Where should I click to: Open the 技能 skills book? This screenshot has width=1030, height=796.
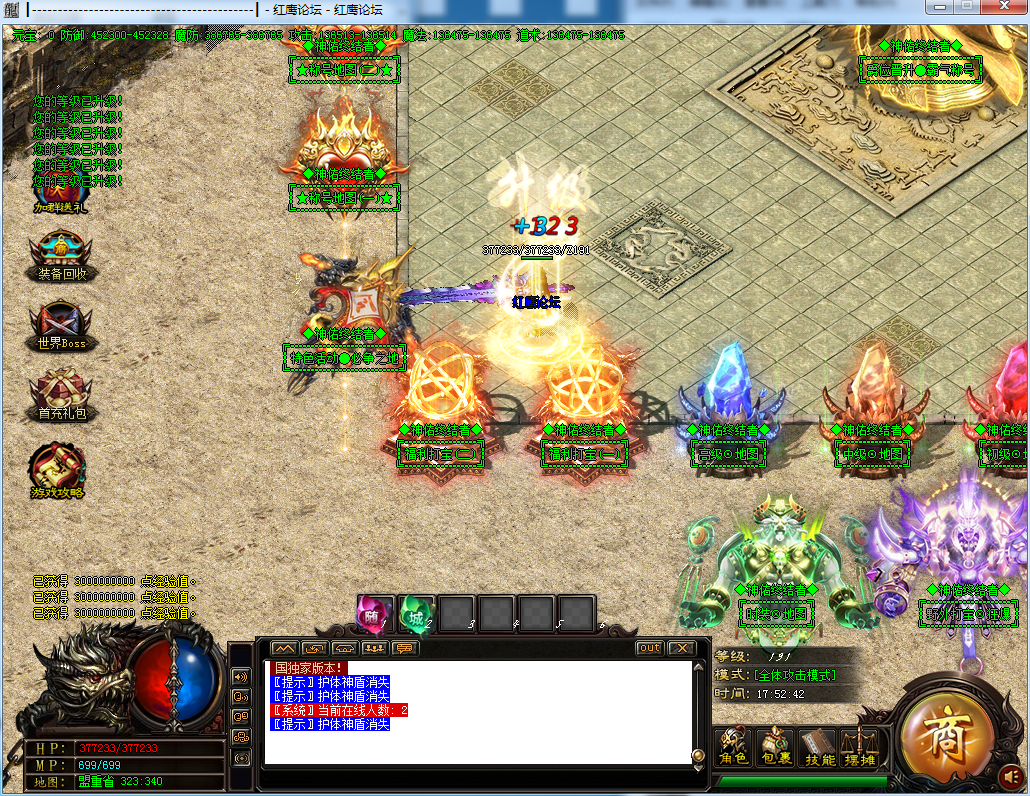click(x=819, y=747)
